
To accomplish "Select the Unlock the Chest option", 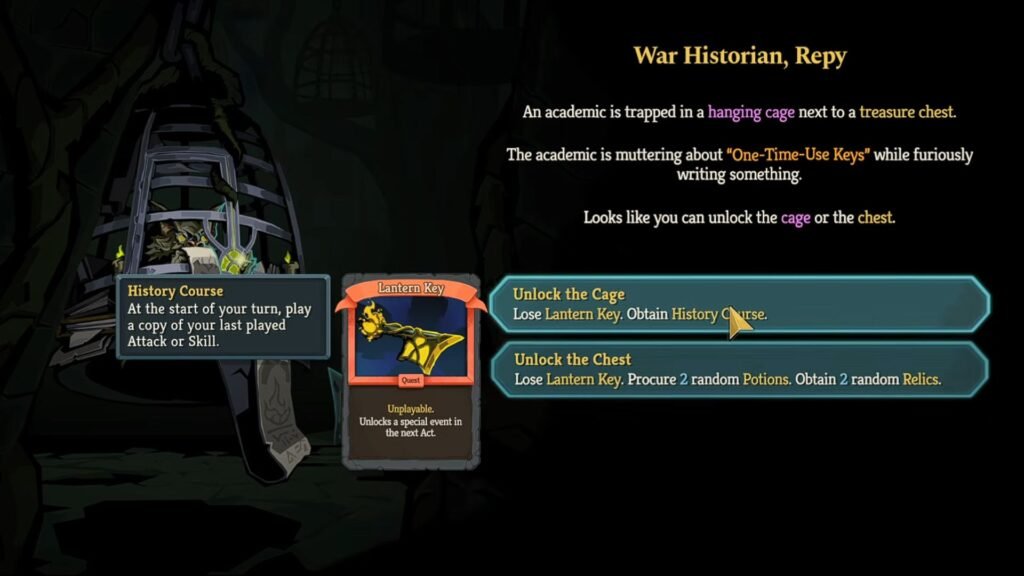I will (738, 369).
